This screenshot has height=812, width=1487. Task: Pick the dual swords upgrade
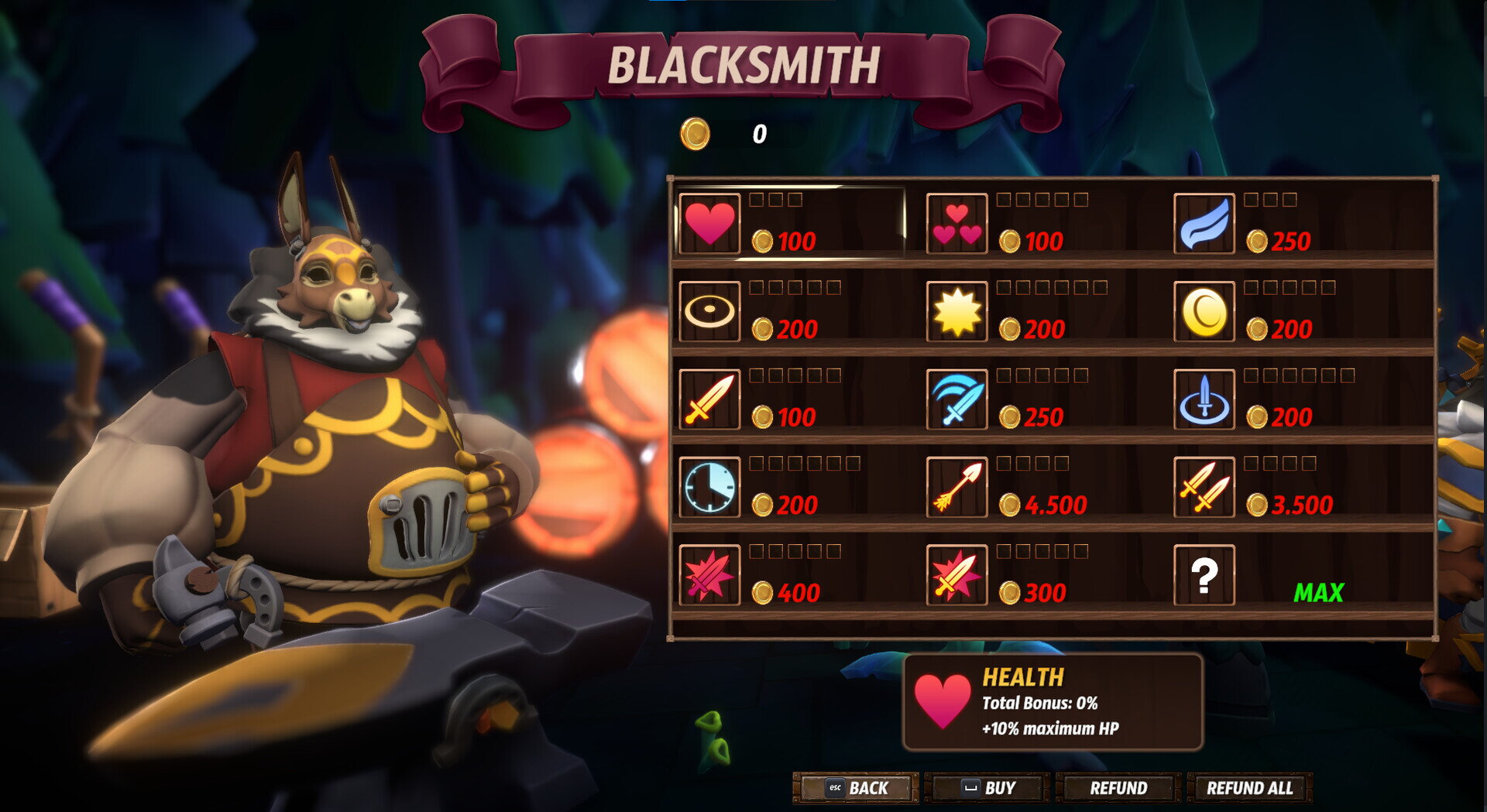(x=1204, y=487)
